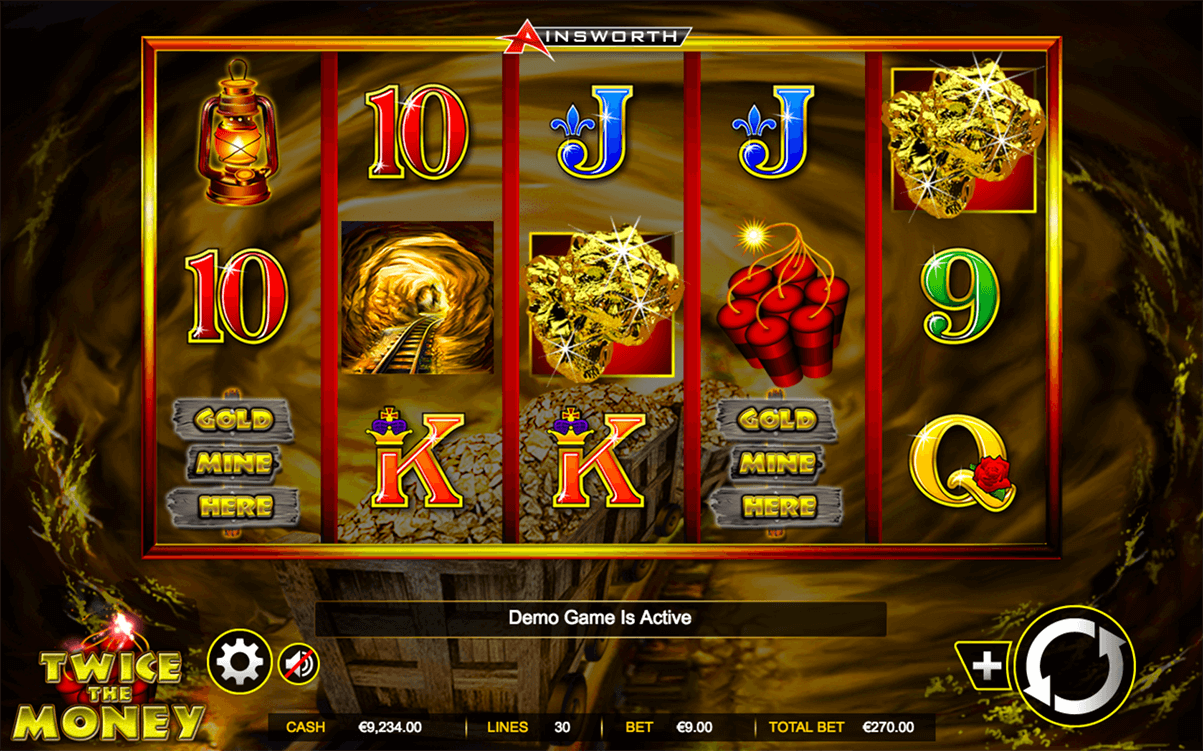Viewport: 1203px width, 751px height.
Task: Spin the reels with the circular arrow button
Action: [x=1075, y=665]
